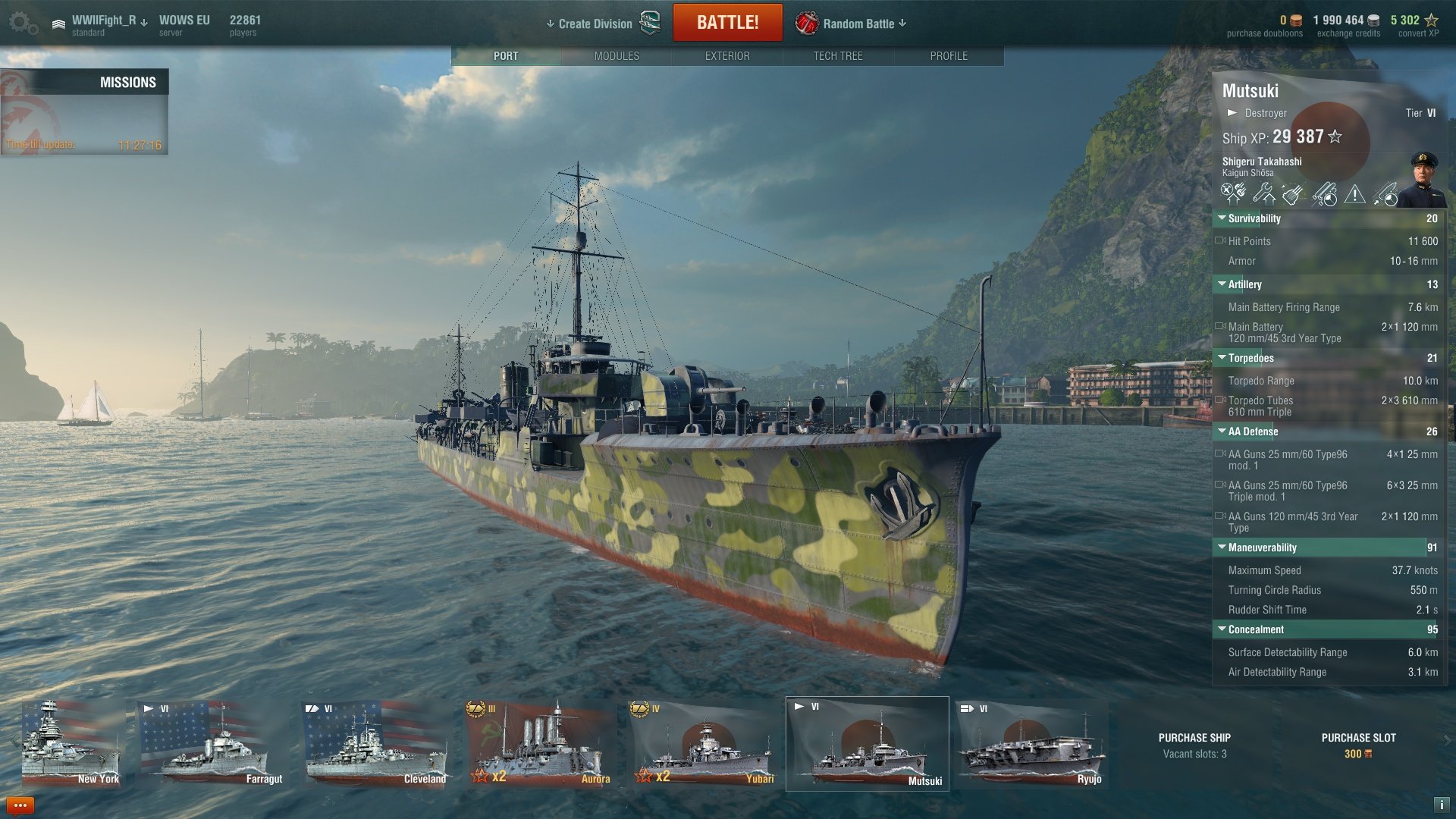The image size is (1456, 819).
Task: Collapse the Survivability stats section
Action: pyautogui.click(x=1222, y=218)
